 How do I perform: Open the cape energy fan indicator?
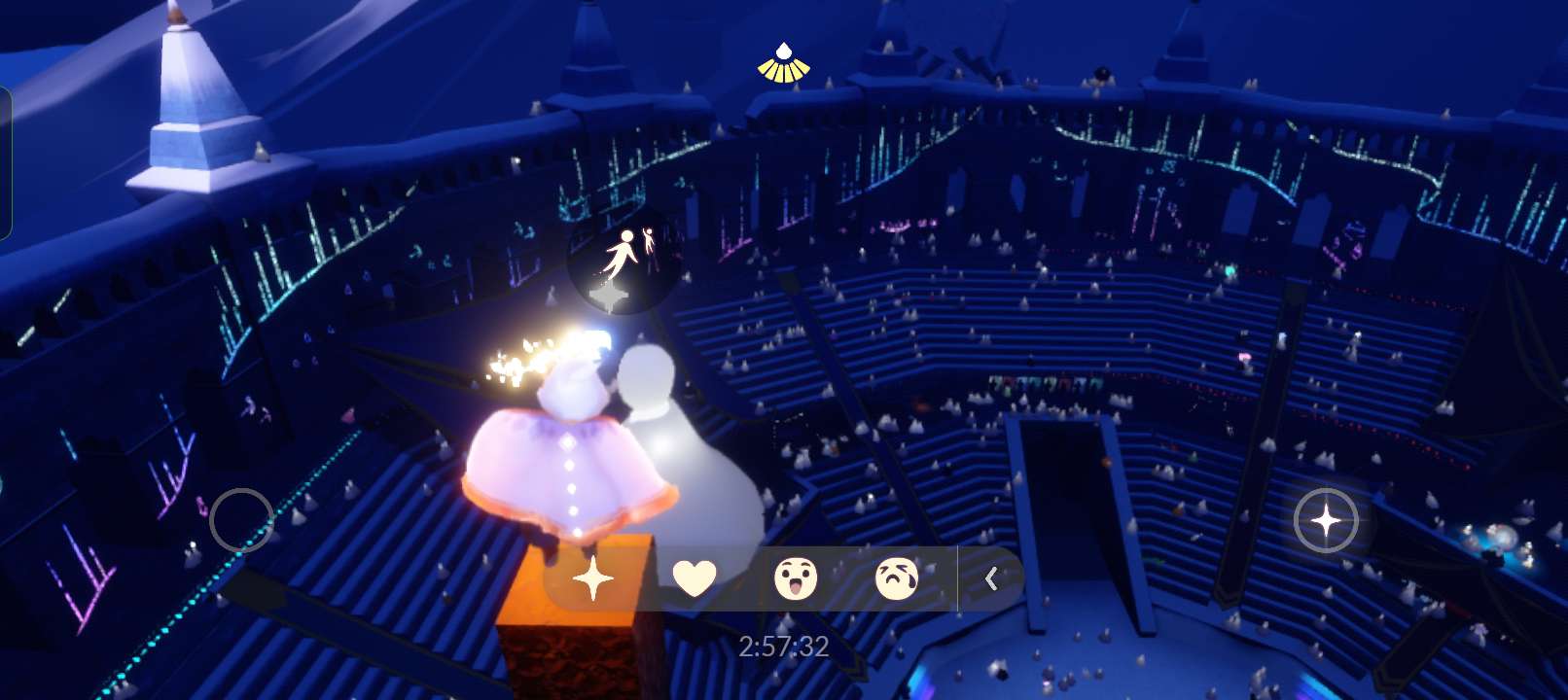783,63
